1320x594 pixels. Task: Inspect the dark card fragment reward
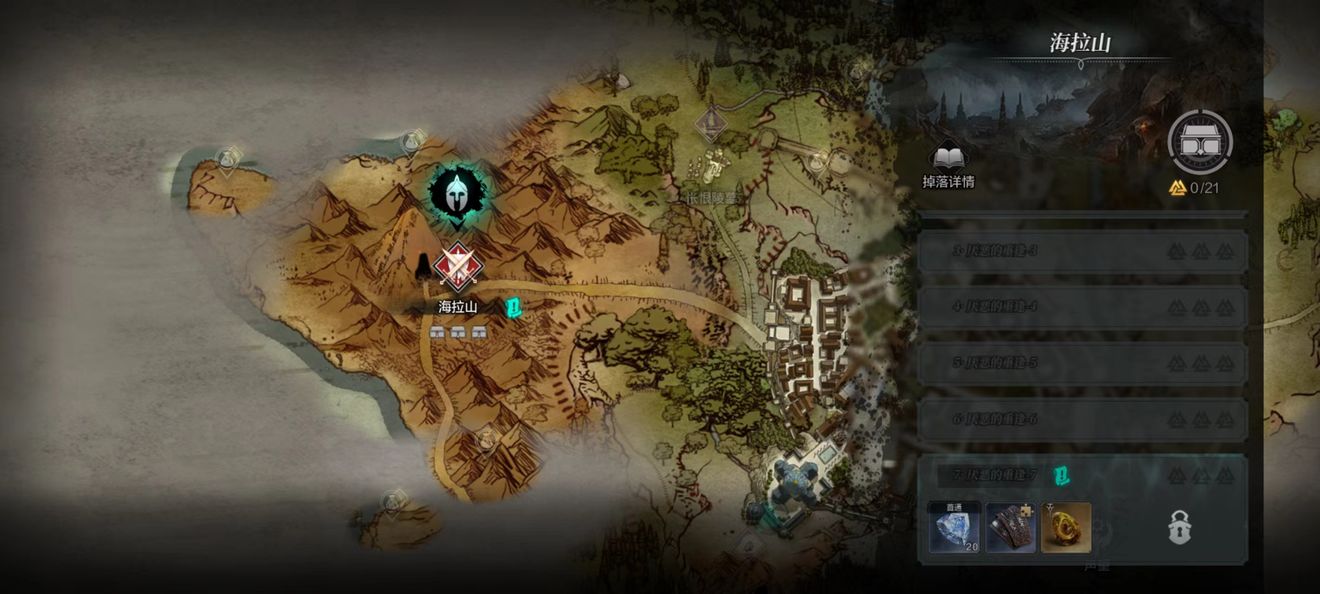click(x=1011, y=527)
